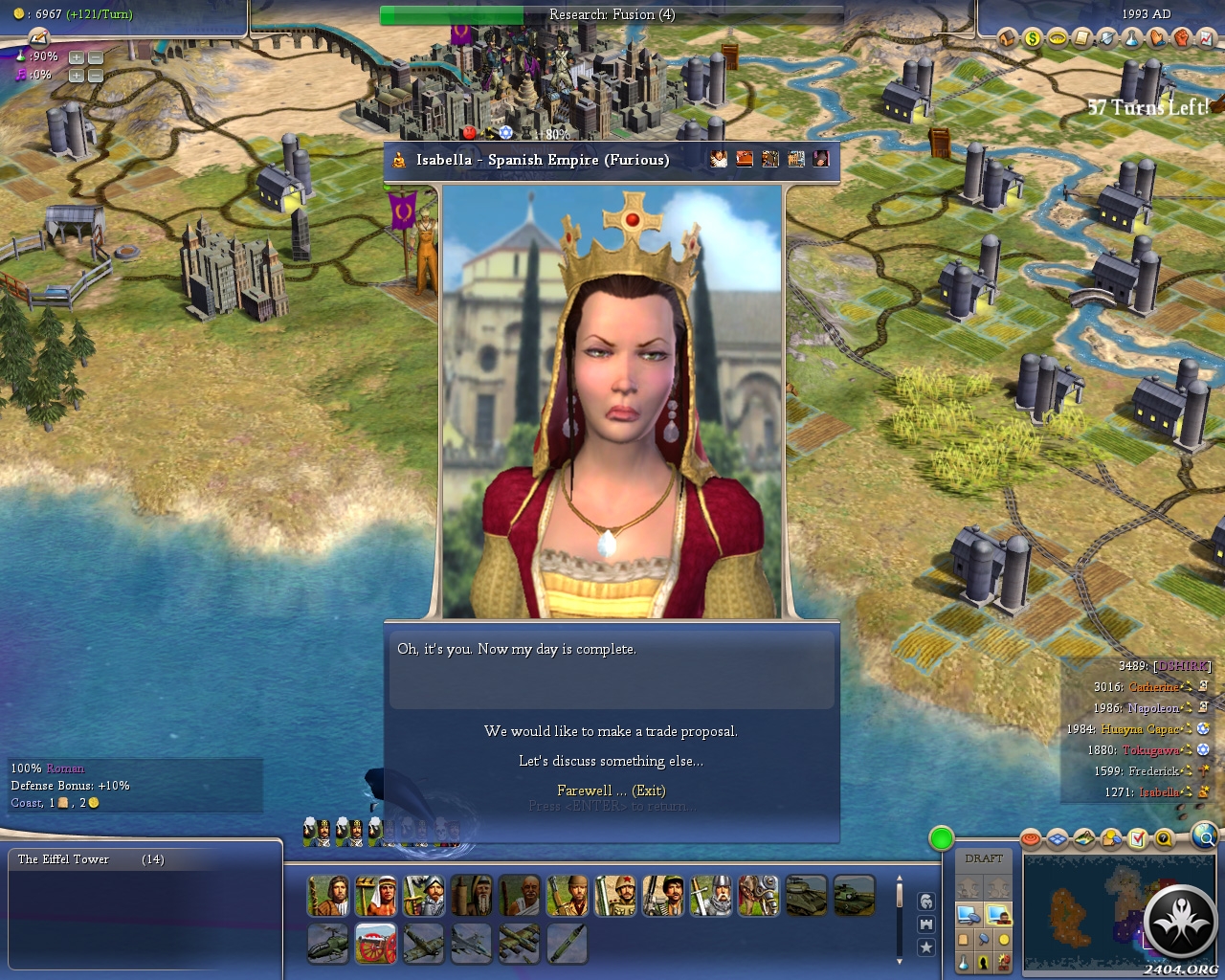Open the globe view magnifier button

(1206, 838)
